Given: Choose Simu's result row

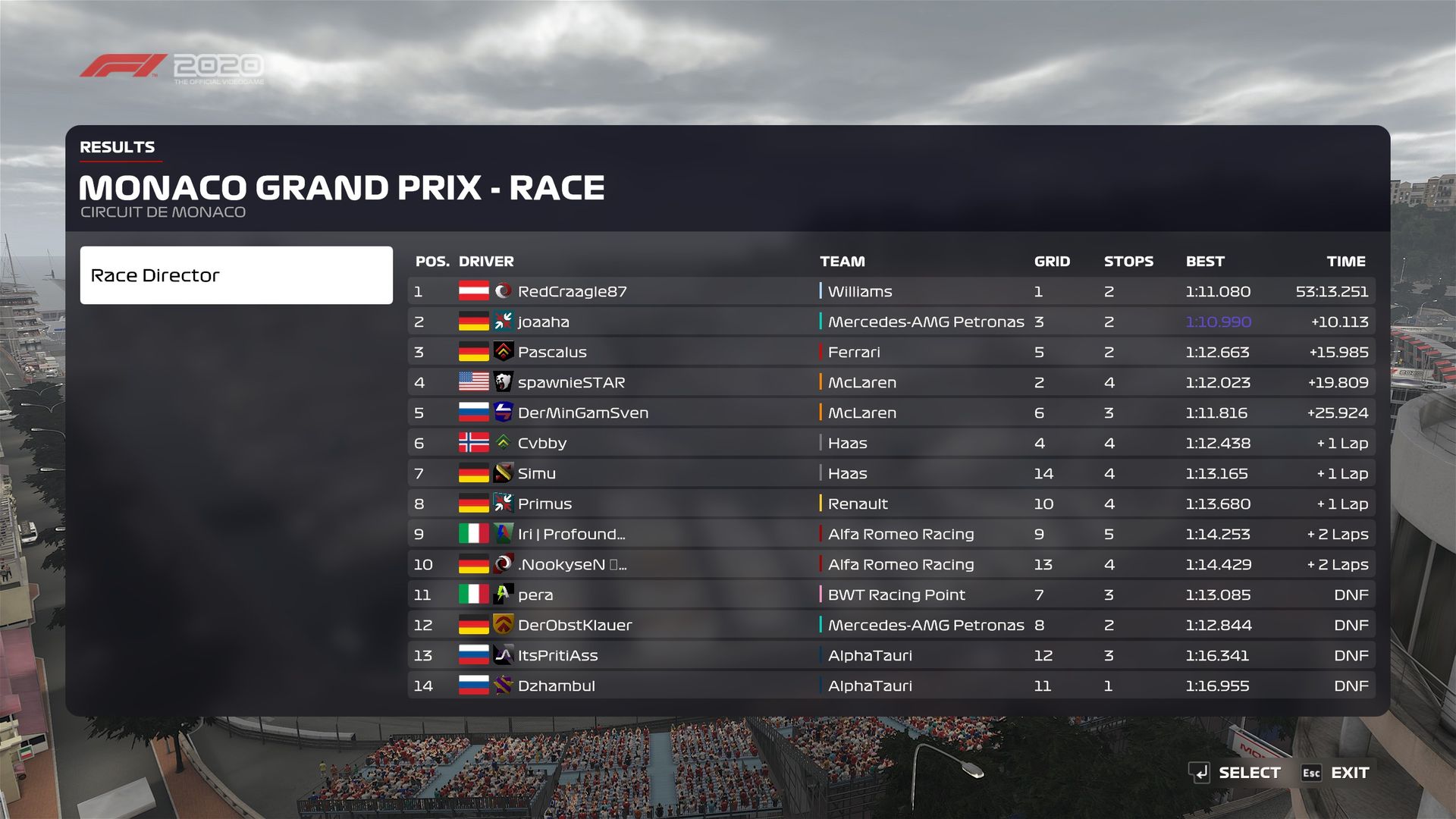Looking at the screenshot, I should (891, 473).
